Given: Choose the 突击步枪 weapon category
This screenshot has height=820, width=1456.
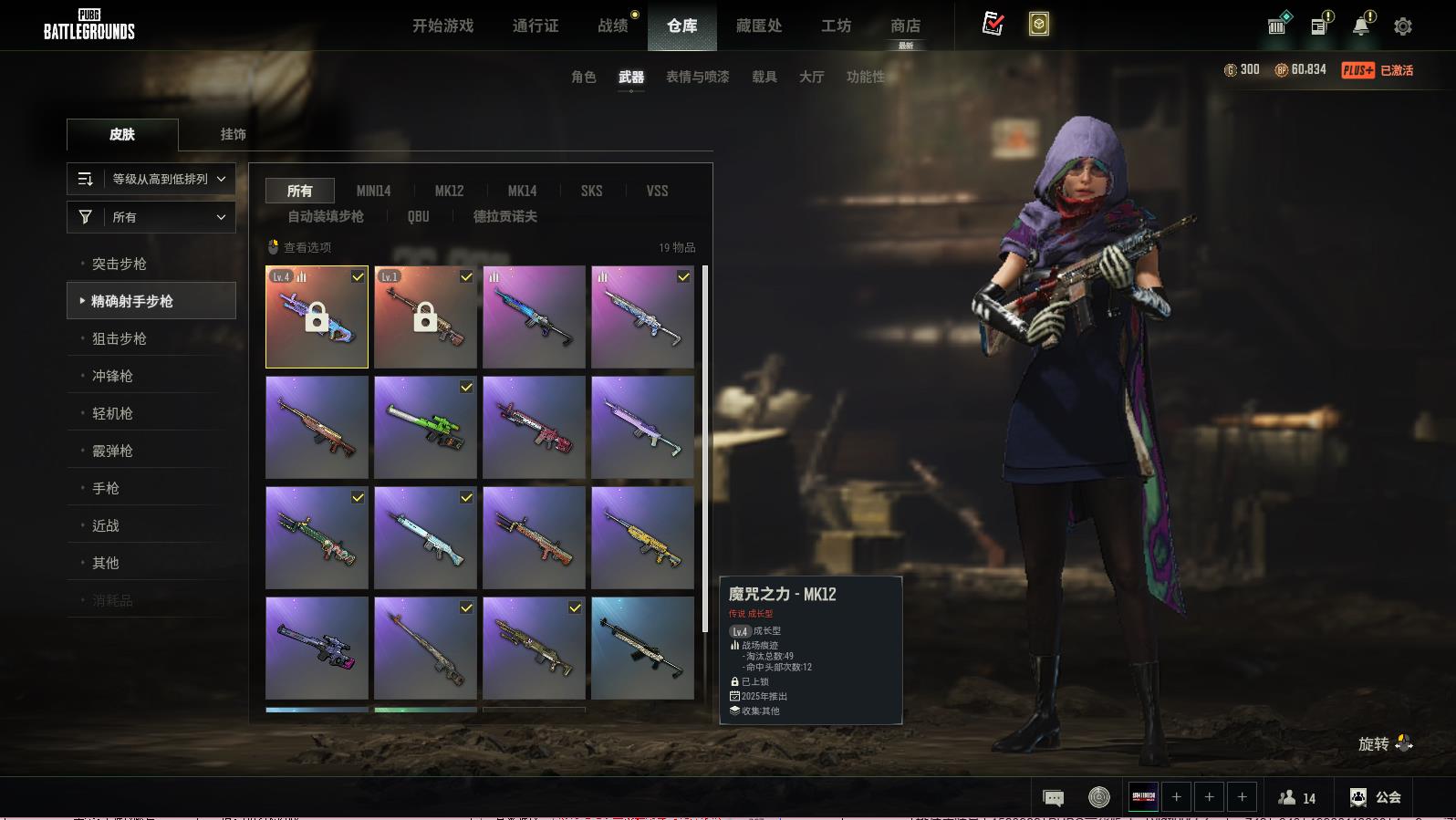Looking at the screenshot, I should pos(120,264).
